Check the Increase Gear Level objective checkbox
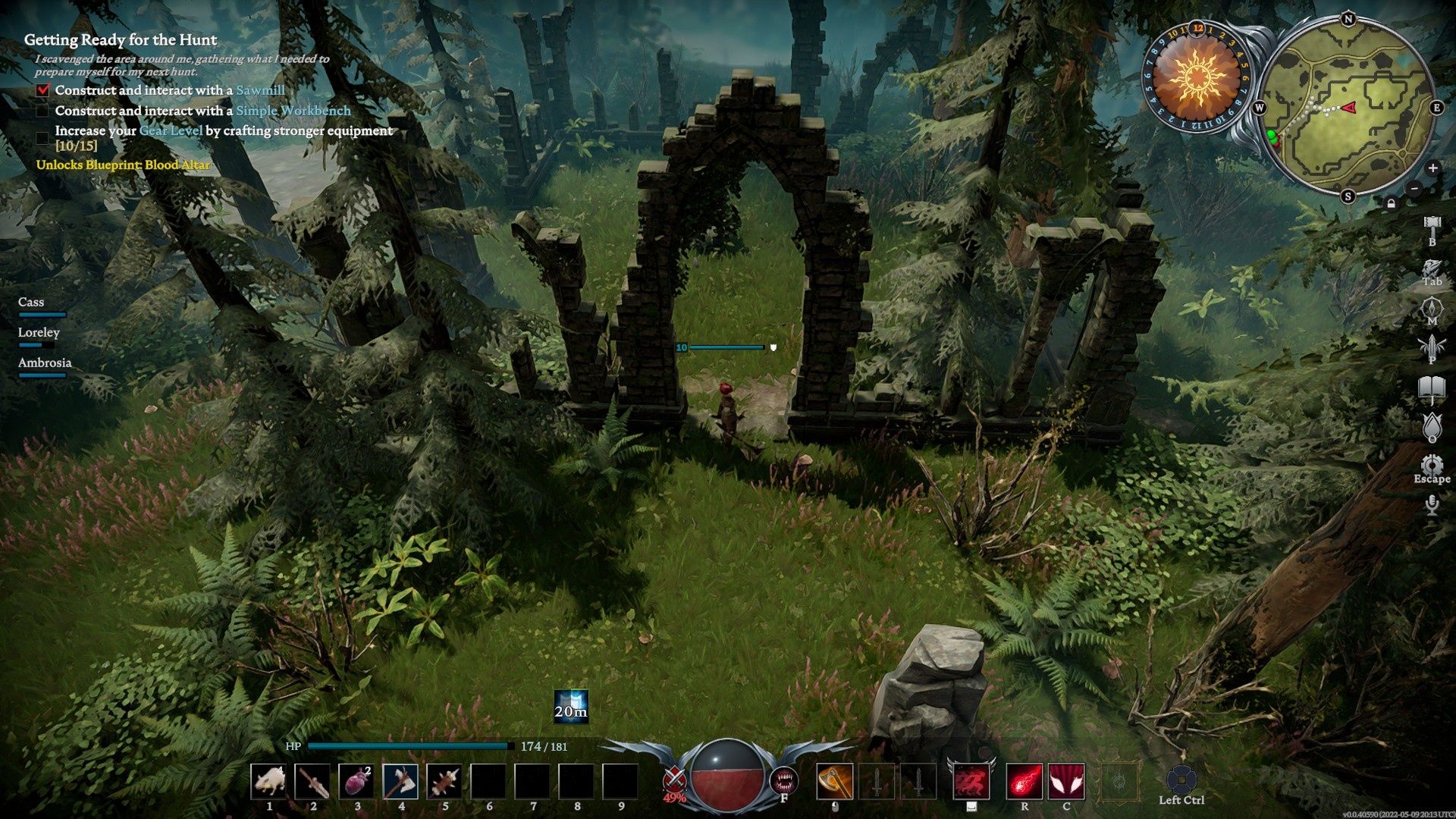 [42, 137]
